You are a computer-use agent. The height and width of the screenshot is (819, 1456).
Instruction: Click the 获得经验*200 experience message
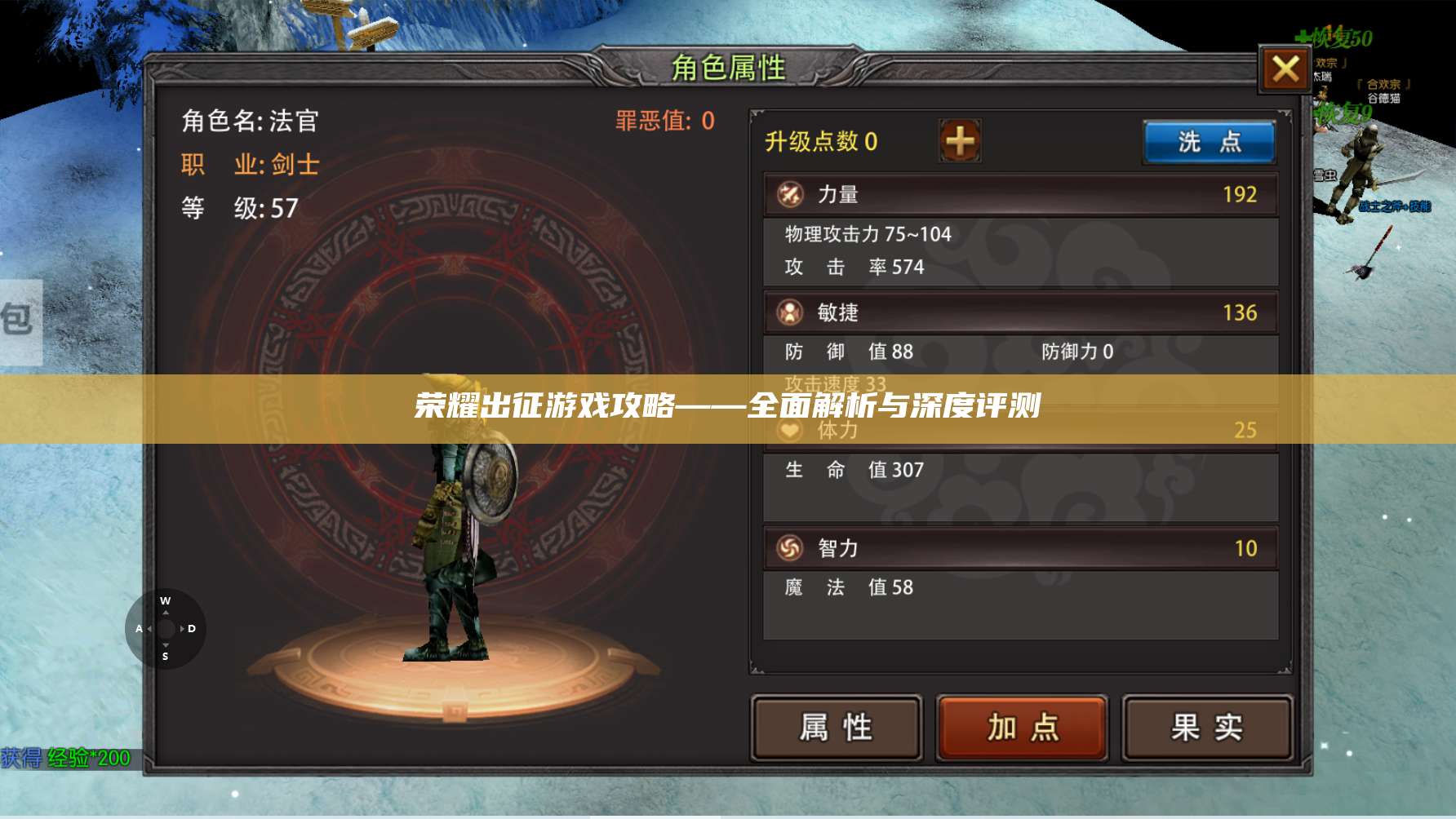[65, 757]
